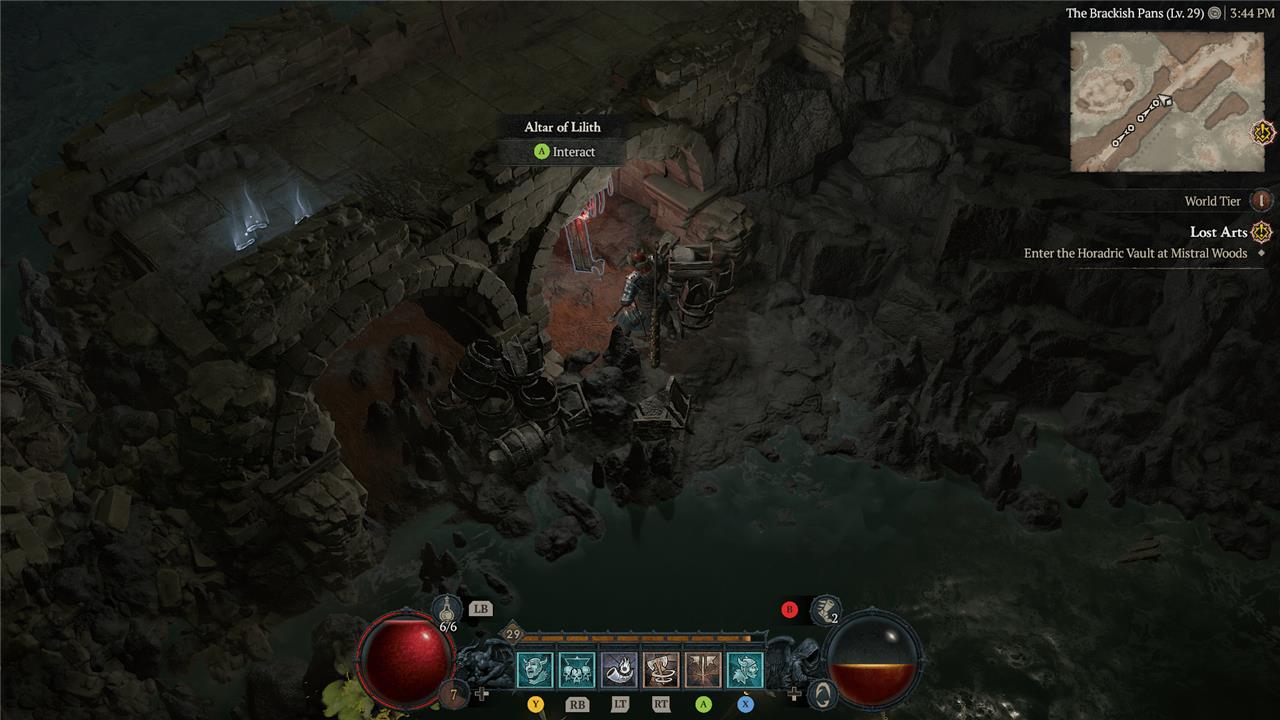Click the swirl emblem beside the resource globe
The width and height of the screenshot is (1280, 720).
821,694
